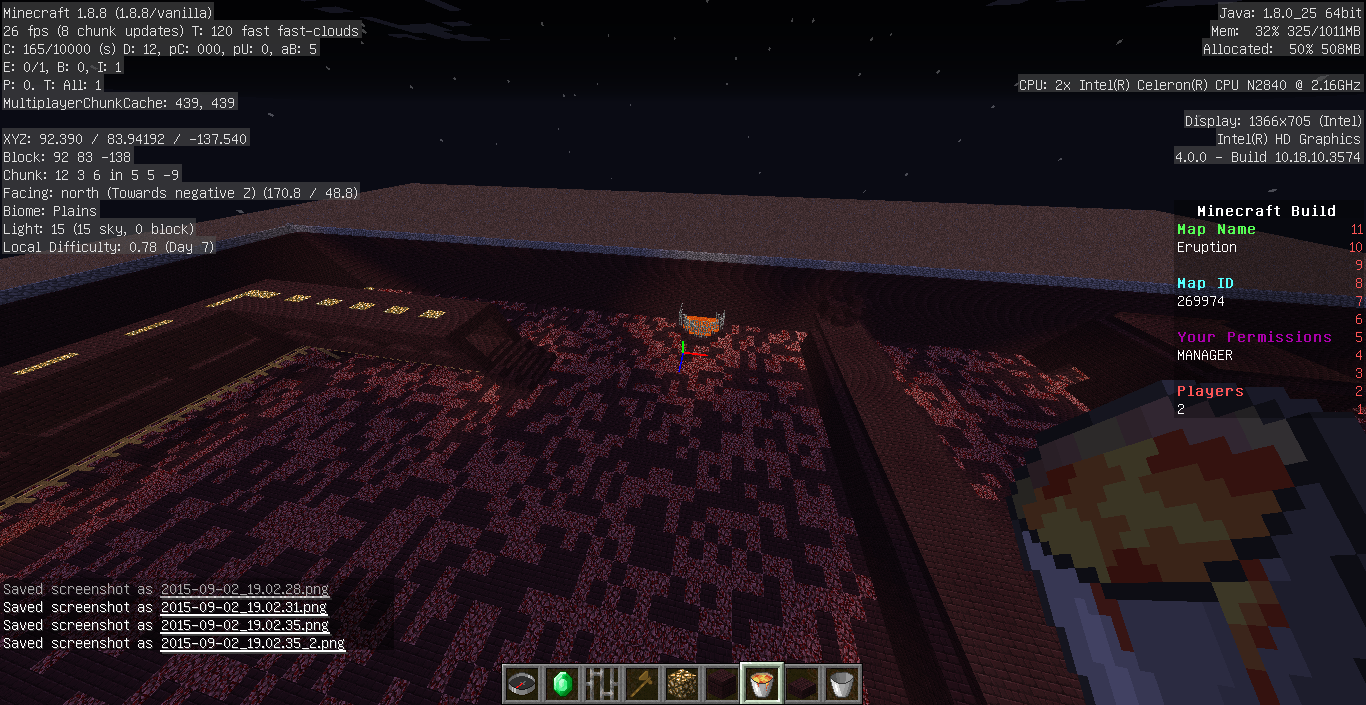Pick the glowstone block slot

pos(682,685)
